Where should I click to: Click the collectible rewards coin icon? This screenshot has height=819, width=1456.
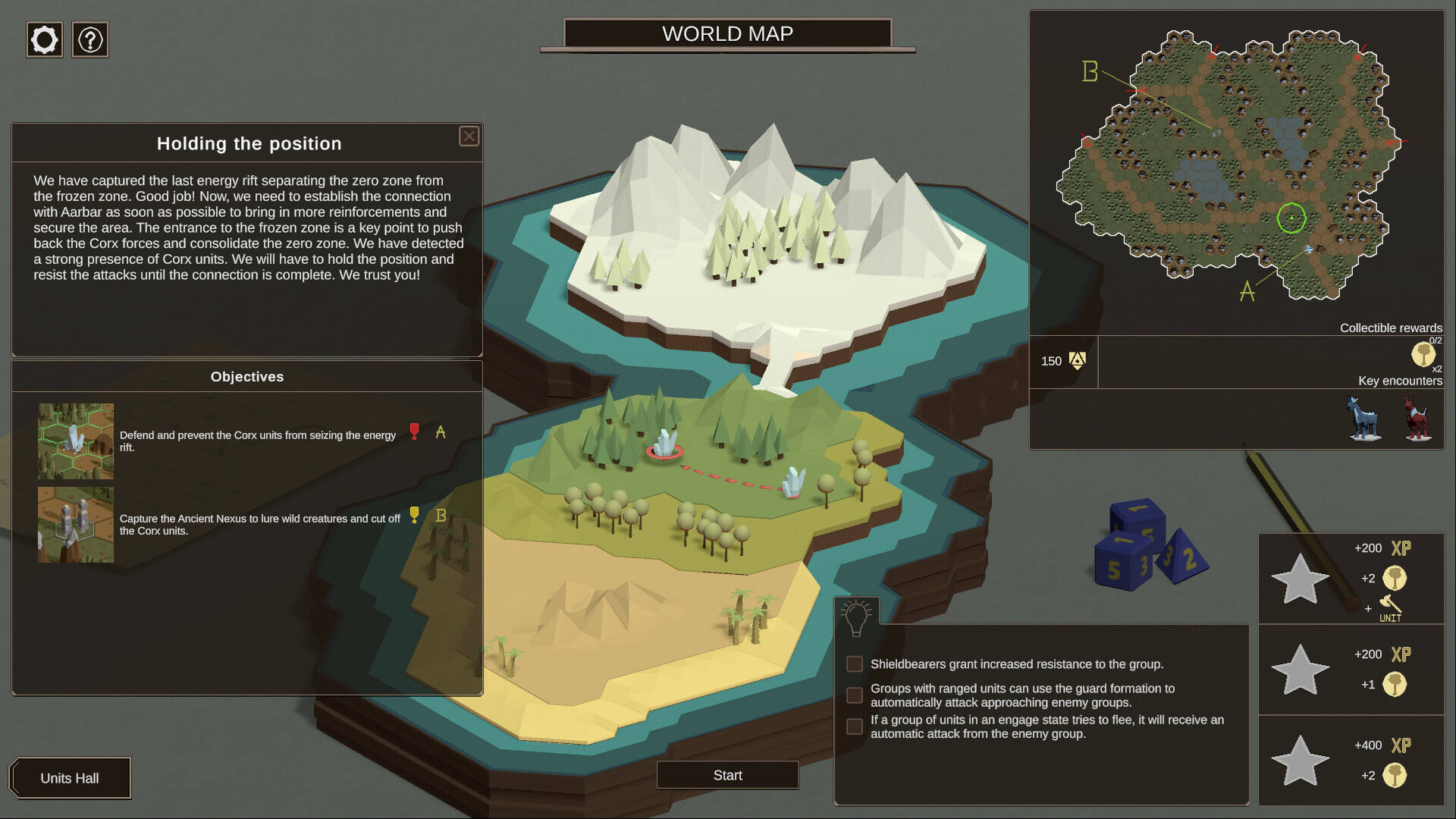tap(1423, 354)
